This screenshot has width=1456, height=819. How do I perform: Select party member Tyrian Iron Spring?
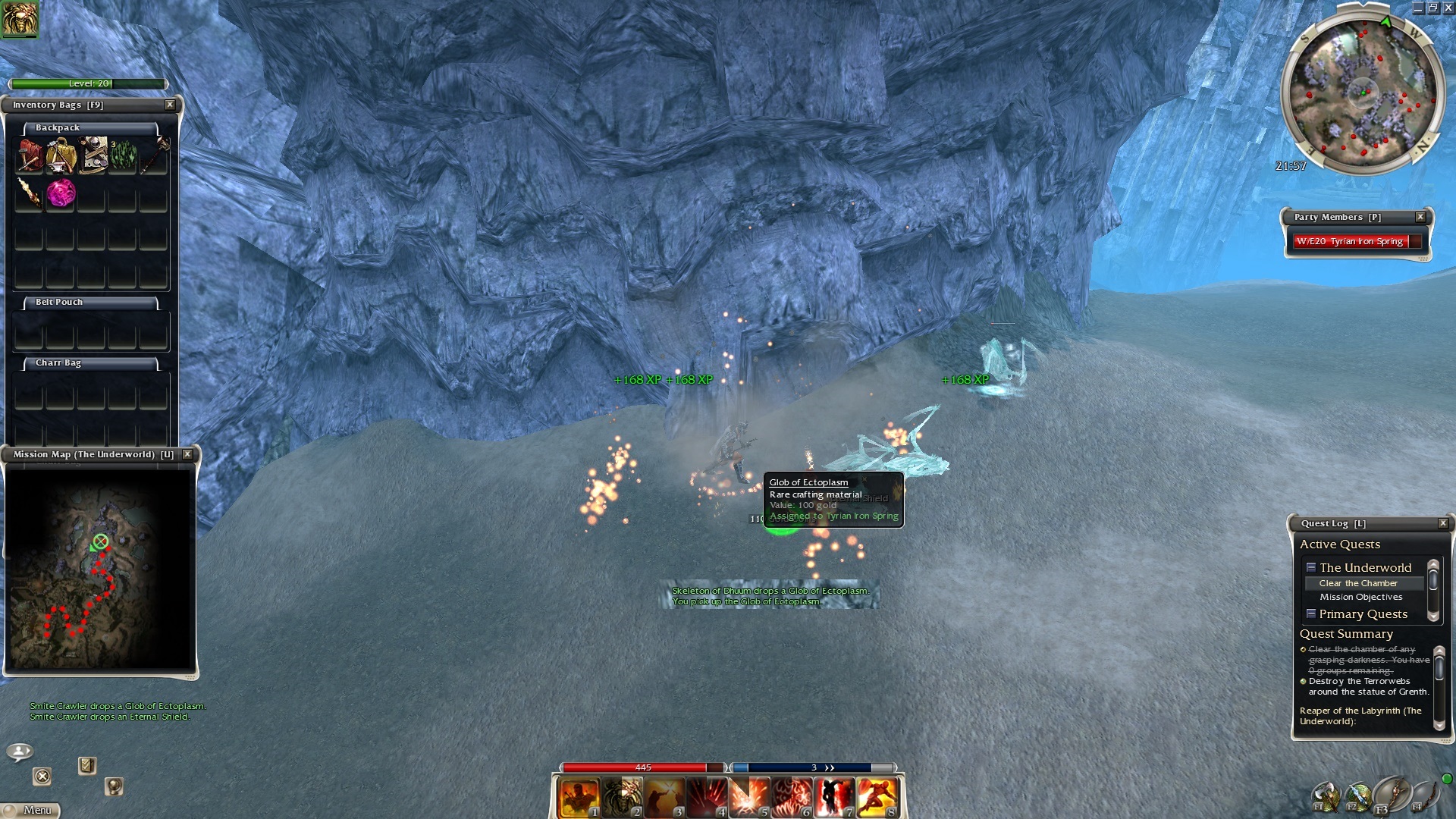pos(1351,241)
